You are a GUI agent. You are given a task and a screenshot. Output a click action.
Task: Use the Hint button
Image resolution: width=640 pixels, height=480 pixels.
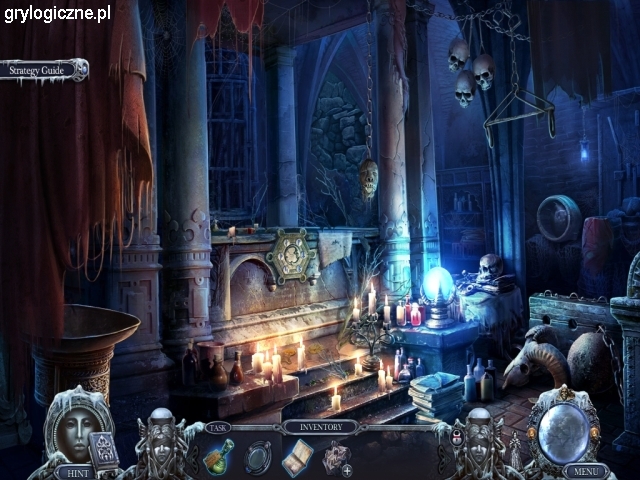[72, 470]
